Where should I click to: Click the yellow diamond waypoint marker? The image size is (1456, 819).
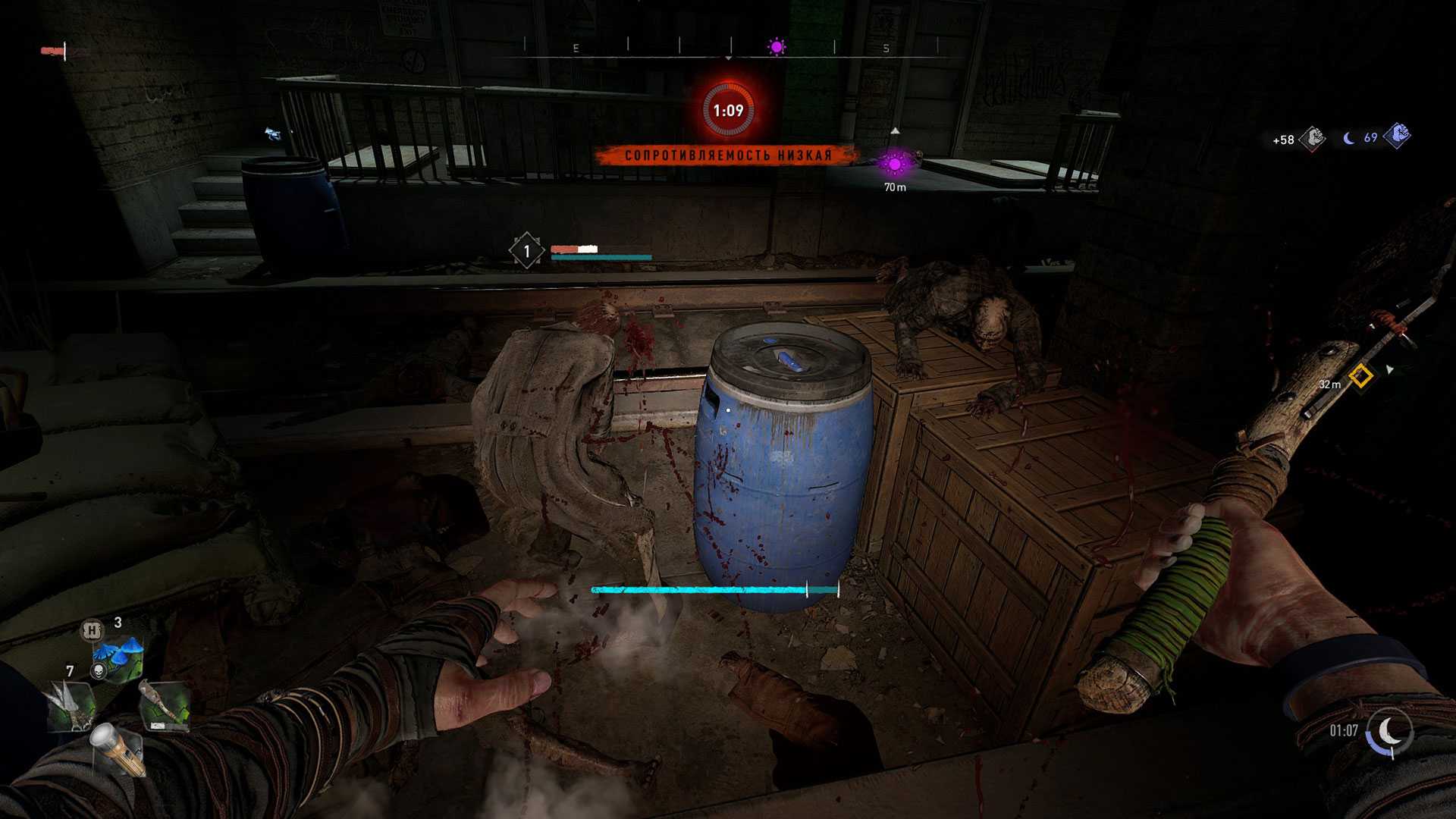[1361, 375]
